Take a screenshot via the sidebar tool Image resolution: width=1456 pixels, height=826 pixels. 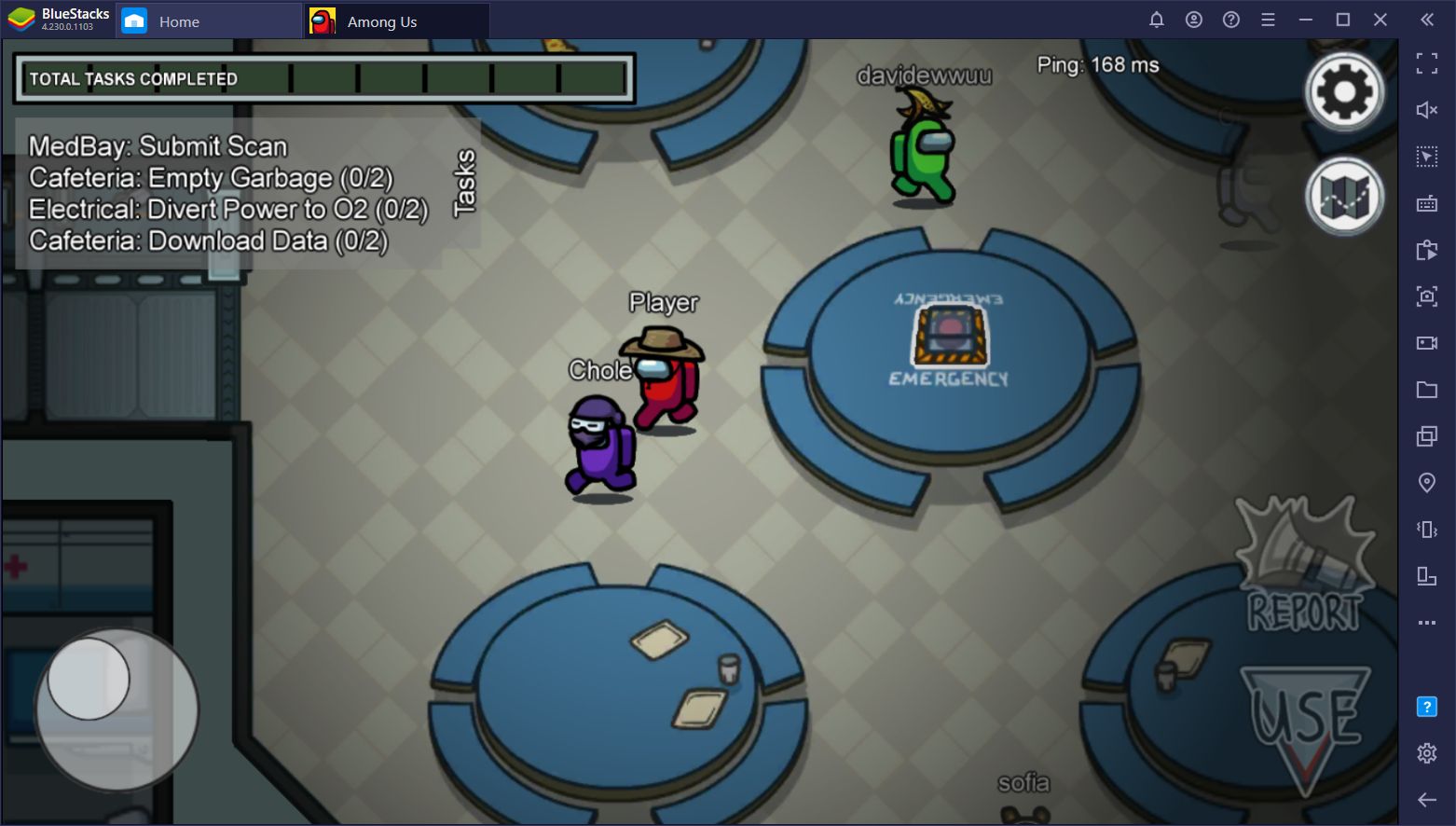coord(1427,296)
